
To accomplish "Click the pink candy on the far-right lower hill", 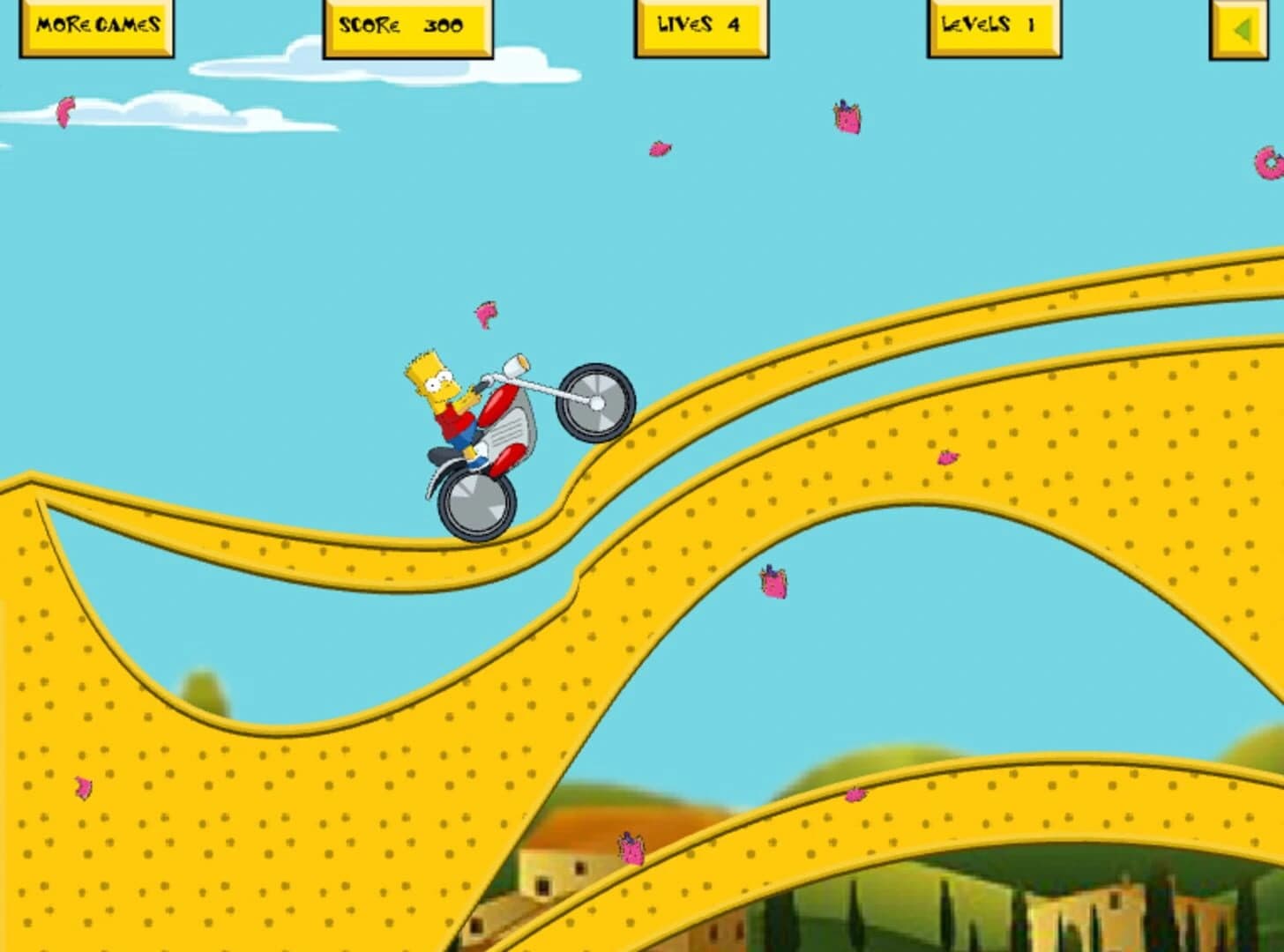I will [x=854, y=796].
